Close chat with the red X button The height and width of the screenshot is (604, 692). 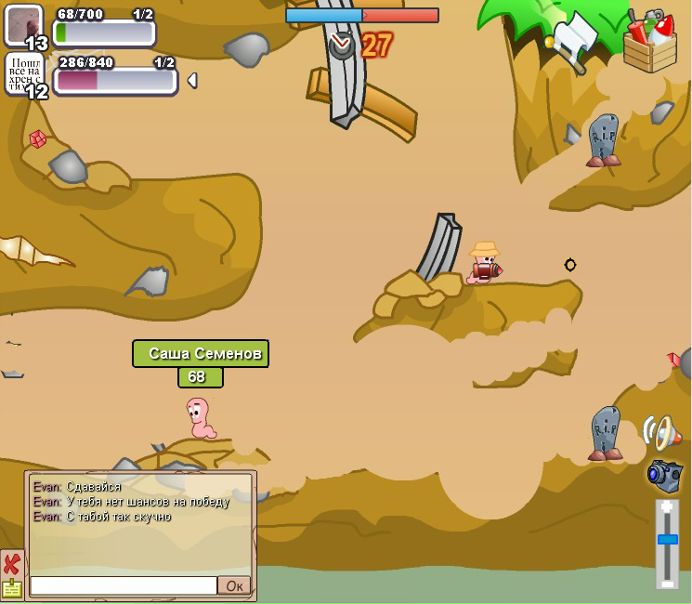coord(11,564)
